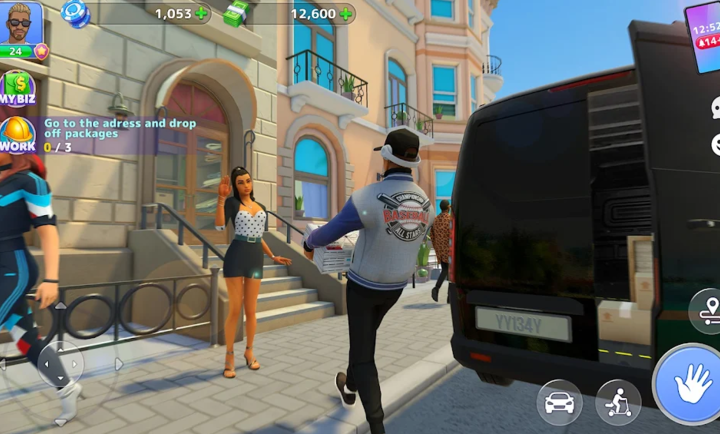
Task: Open the player profile avatar
Action: point(22,26)
